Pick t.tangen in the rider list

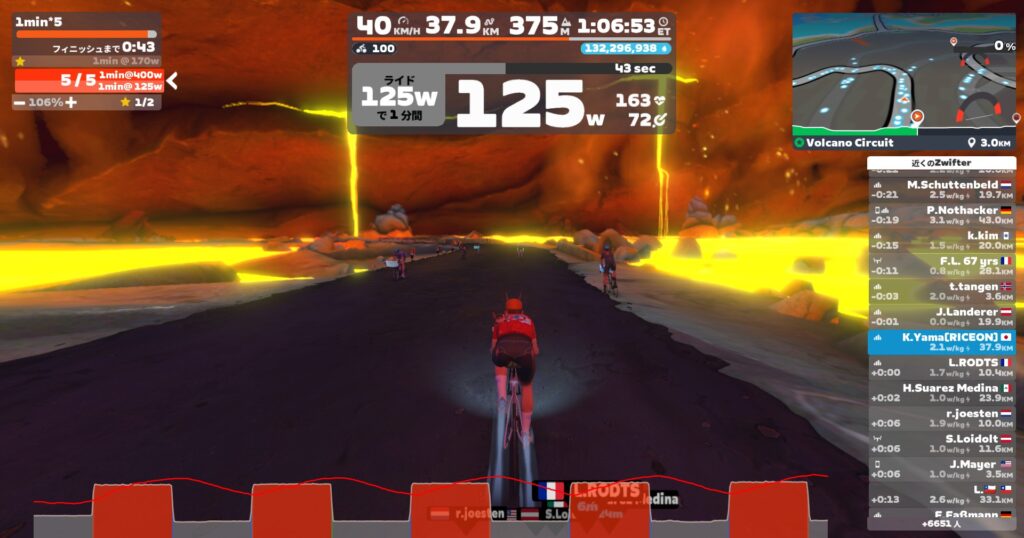pyautogui.click(x=941, y=290)
